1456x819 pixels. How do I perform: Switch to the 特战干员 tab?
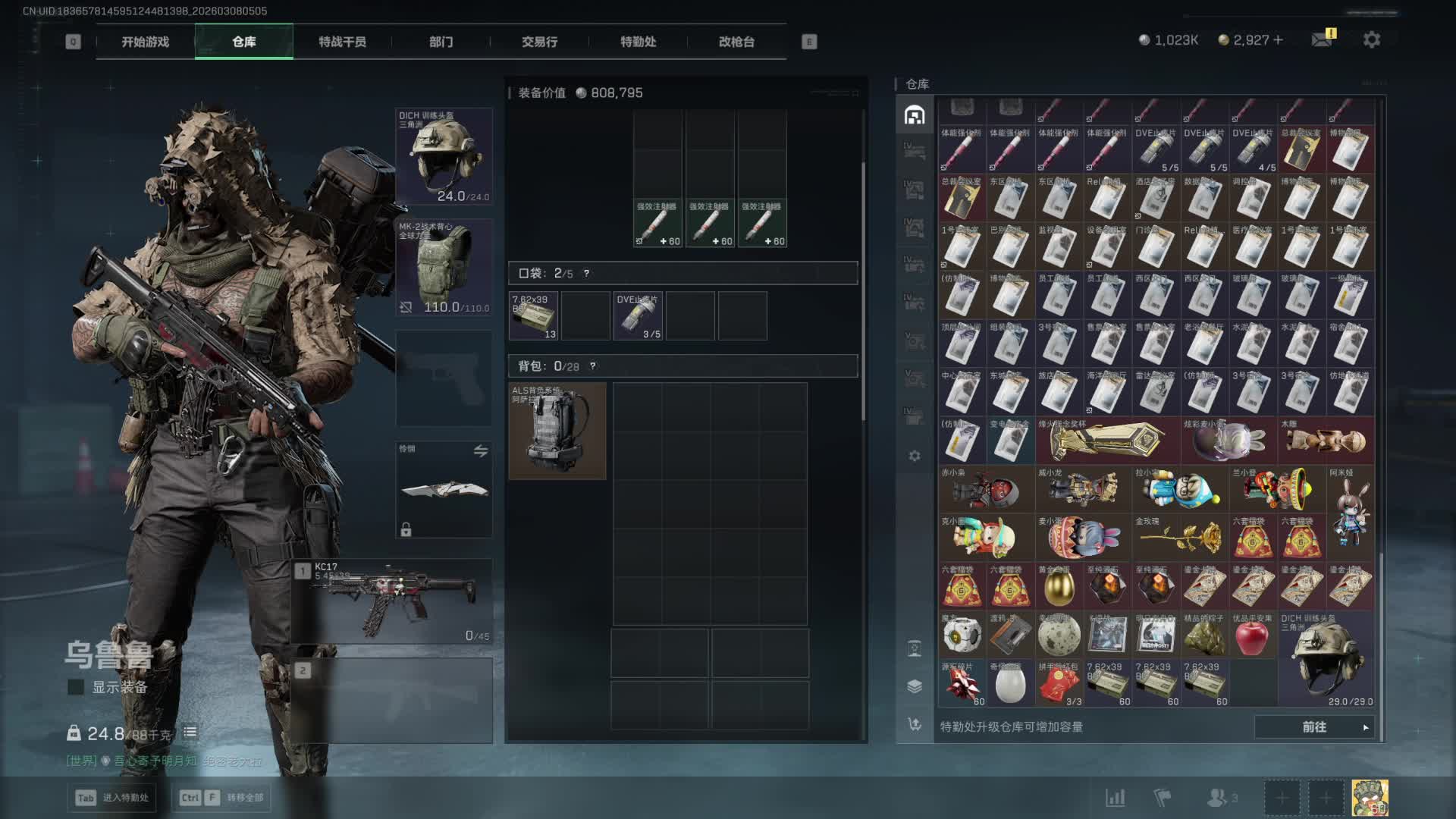pos(342,42)
